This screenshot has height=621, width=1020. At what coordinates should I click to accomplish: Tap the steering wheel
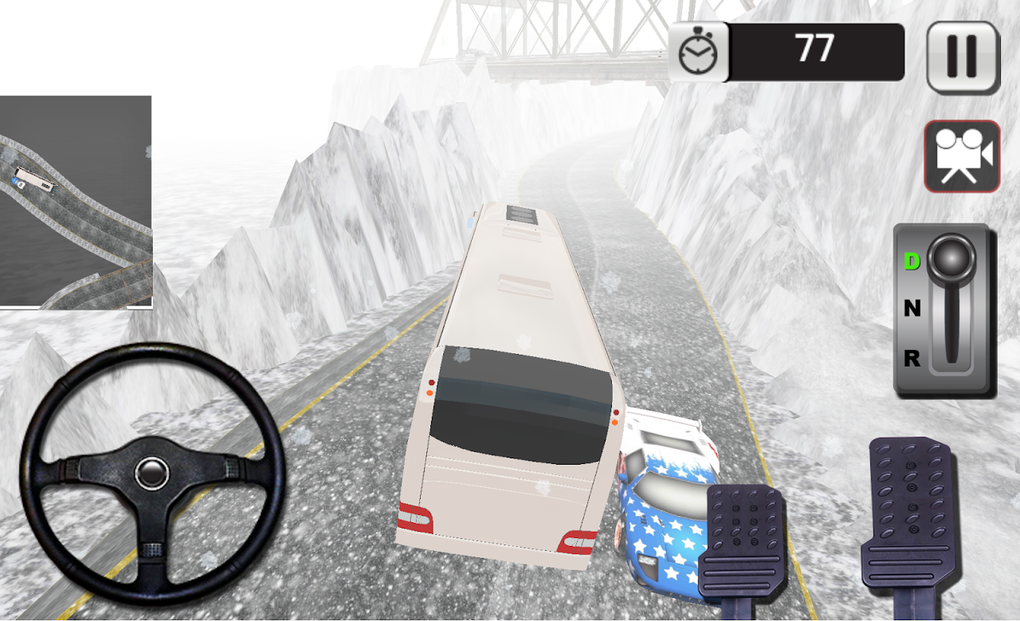[152, 472]
